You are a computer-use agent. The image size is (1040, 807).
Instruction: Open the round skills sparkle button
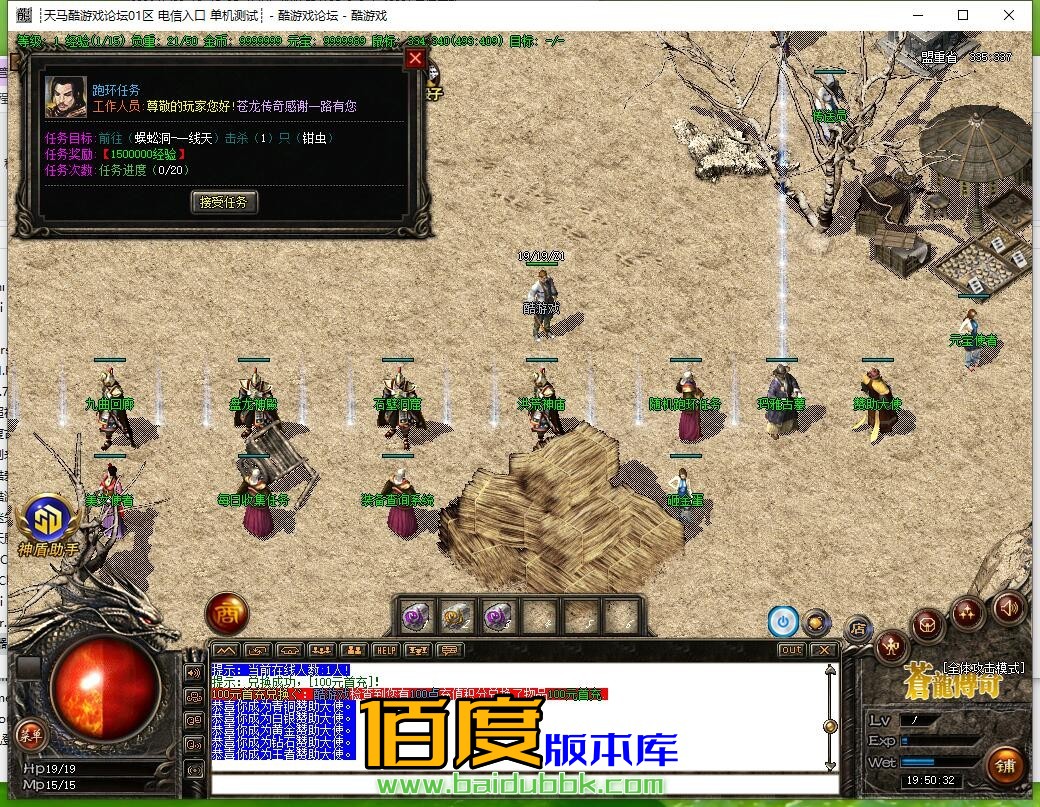tap(967, 611)
